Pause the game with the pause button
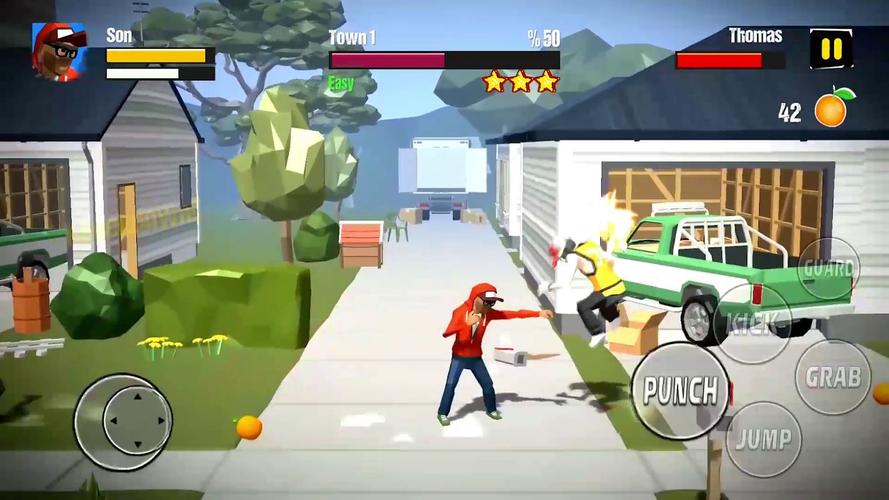 pos(831,49)
